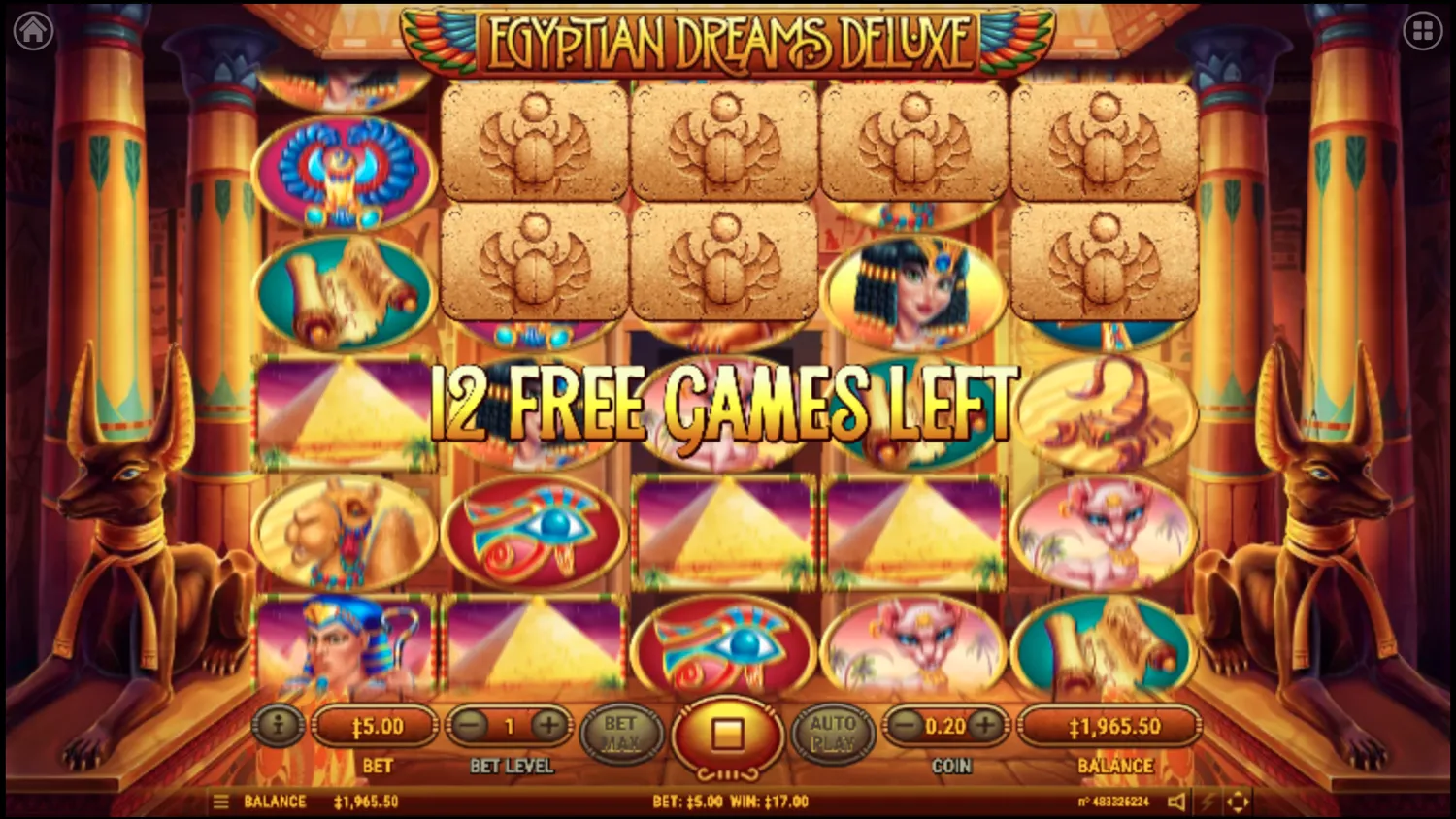This screenshot has width=1456, height=819.
Task: Click the Home icon top left
Action: click(x=32, y=29)
